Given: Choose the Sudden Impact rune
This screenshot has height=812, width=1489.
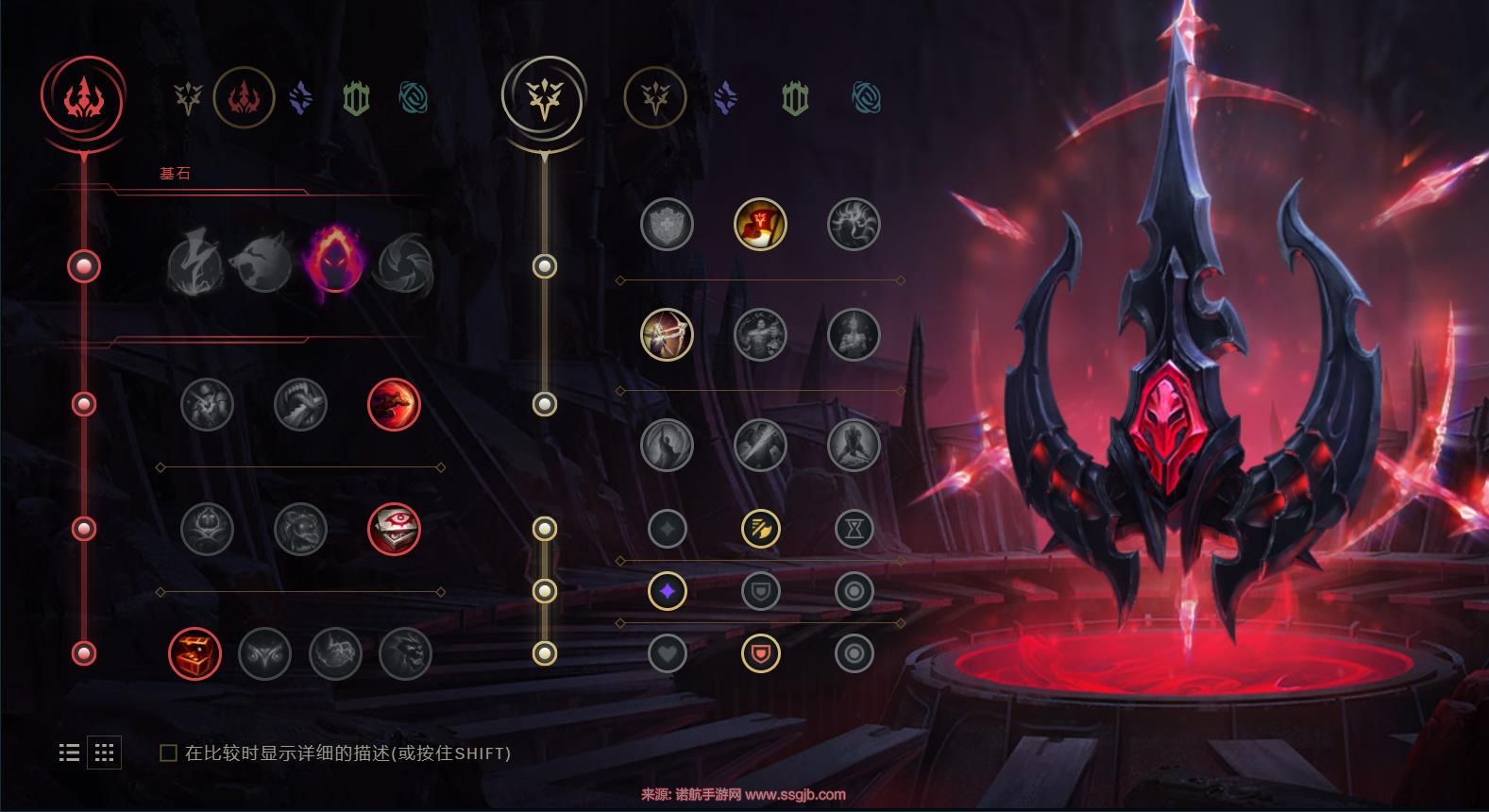Looking at the screenshot, I should coord(393,404).
